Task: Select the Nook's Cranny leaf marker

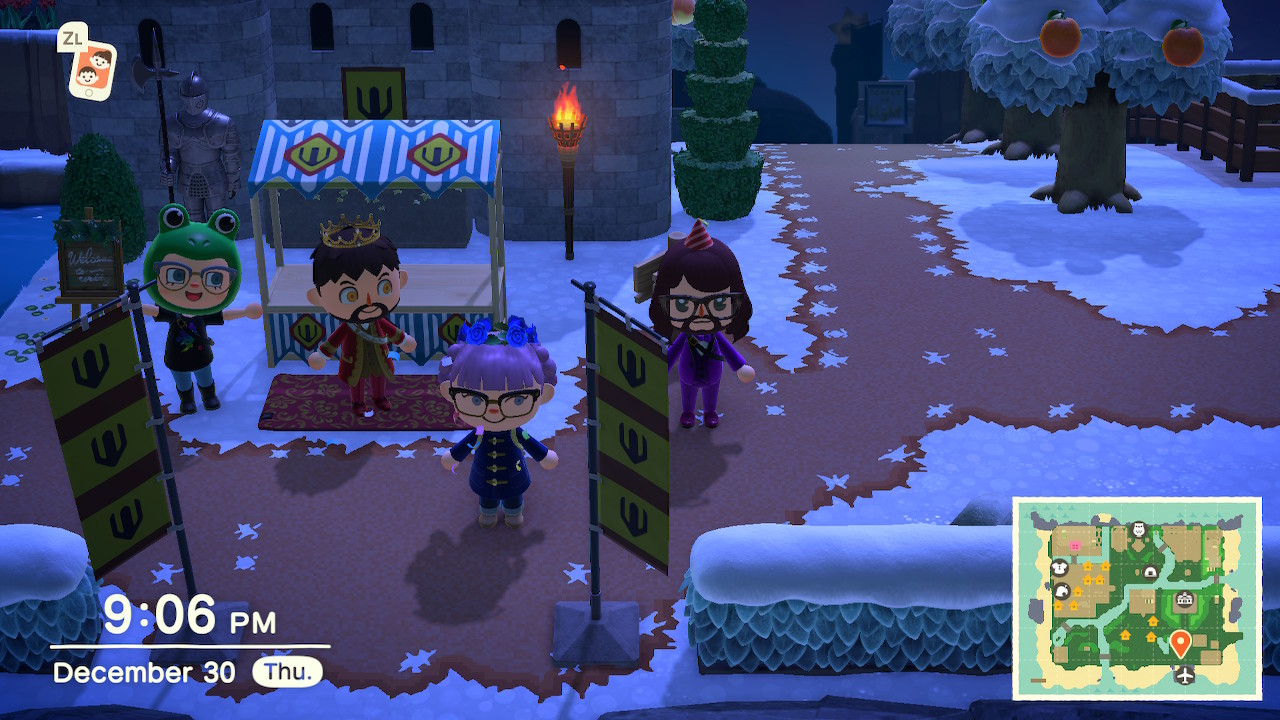Action: coord(1062,591)
